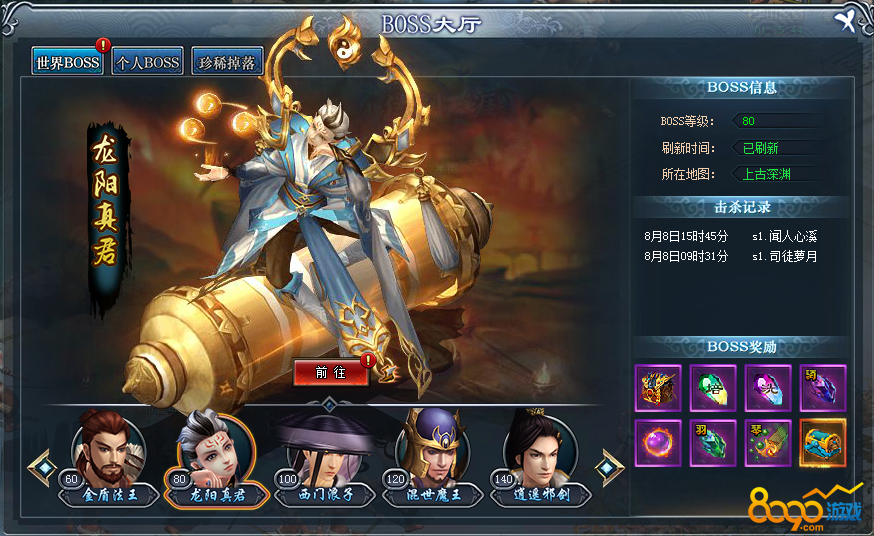Select the level 60 boss 金盾法王
Screen dimensions: 874x536
[108, 453]
